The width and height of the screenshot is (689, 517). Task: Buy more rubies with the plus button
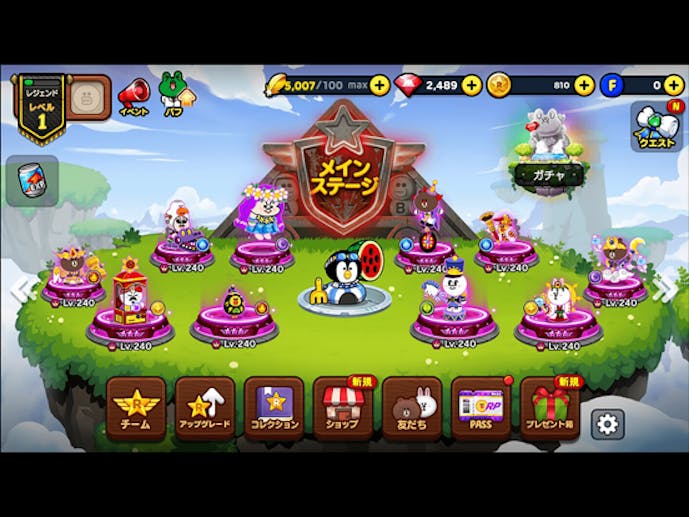point(471,85)
